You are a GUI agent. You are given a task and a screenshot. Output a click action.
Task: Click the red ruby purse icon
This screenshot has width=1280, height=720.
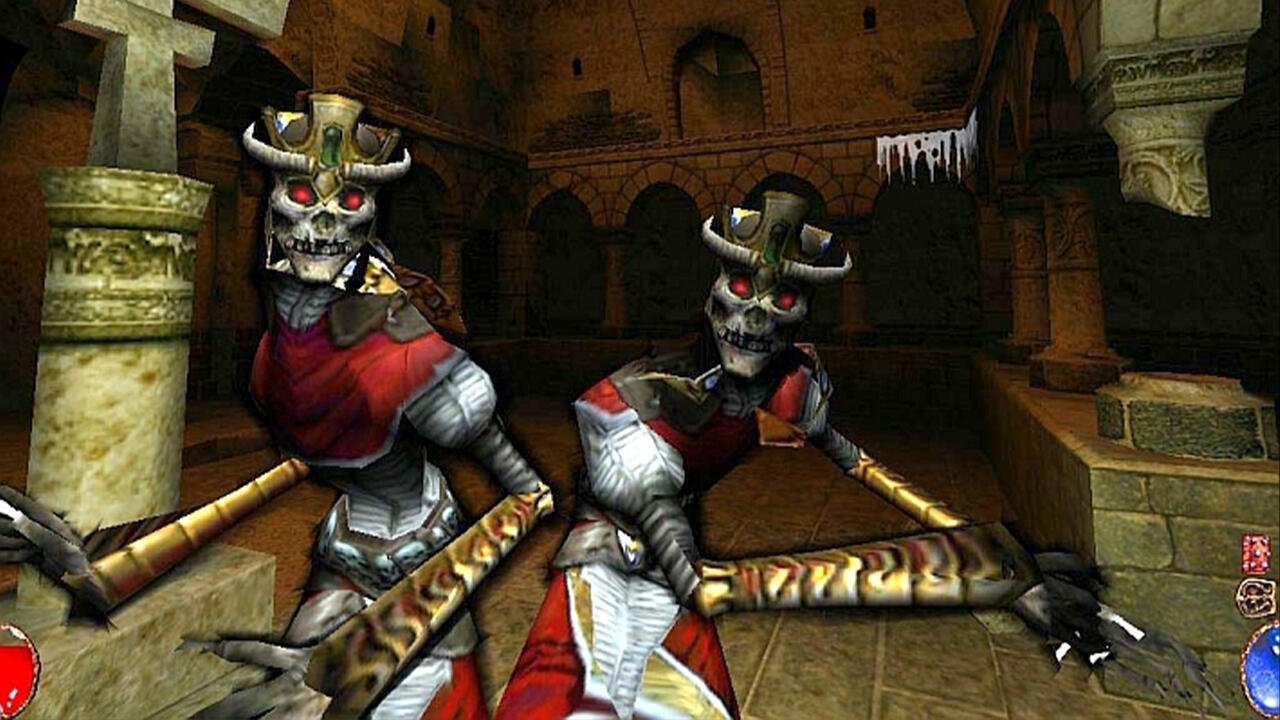pos(1254,552)
